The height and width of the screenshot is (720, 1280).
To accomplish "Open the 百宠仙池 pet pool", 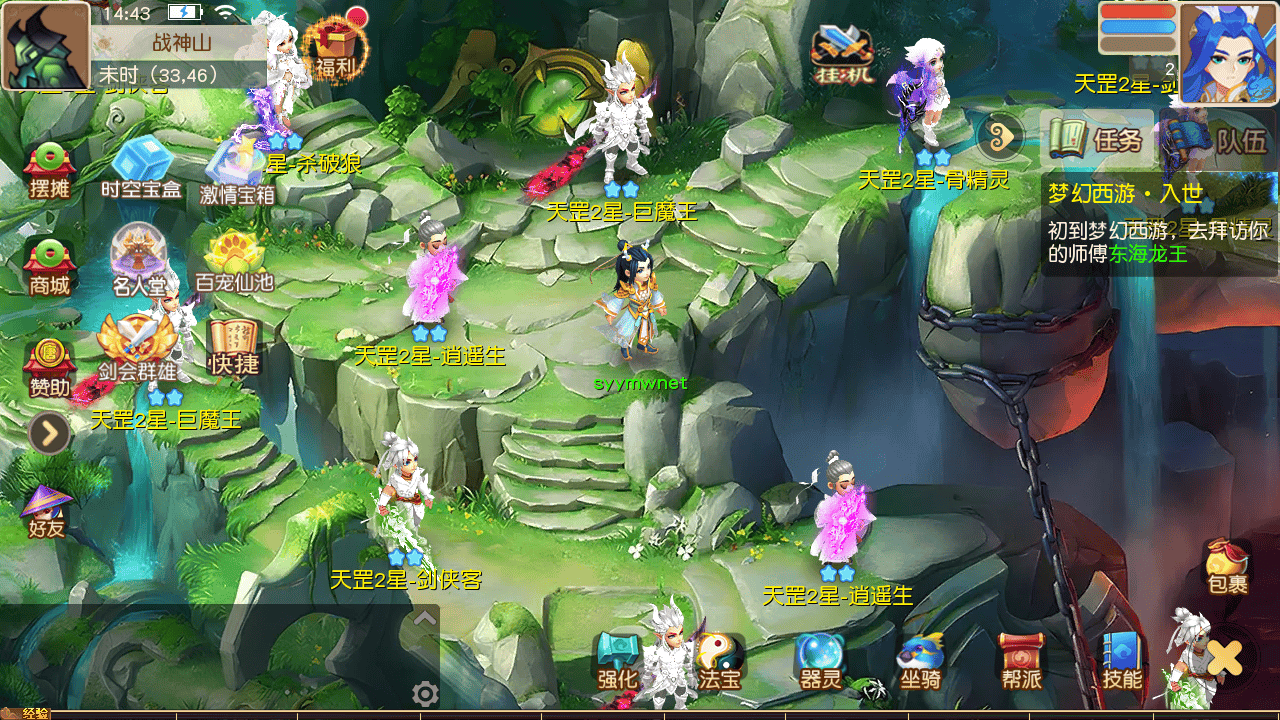I will [x=234, y=262].
